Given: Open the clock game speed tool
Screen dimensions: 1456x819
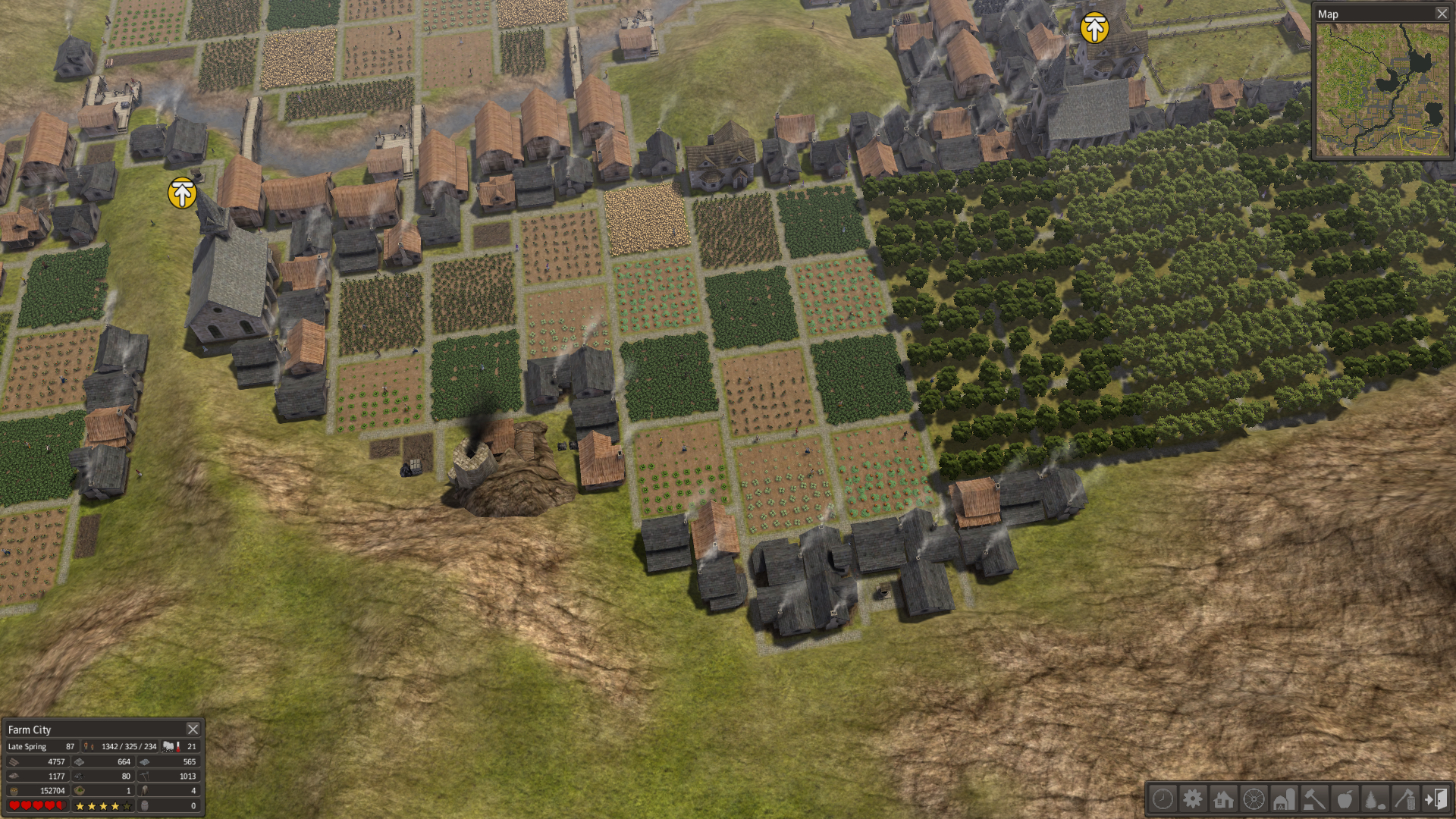Looking at the screenshot, I should click(x=1163, y=799).
